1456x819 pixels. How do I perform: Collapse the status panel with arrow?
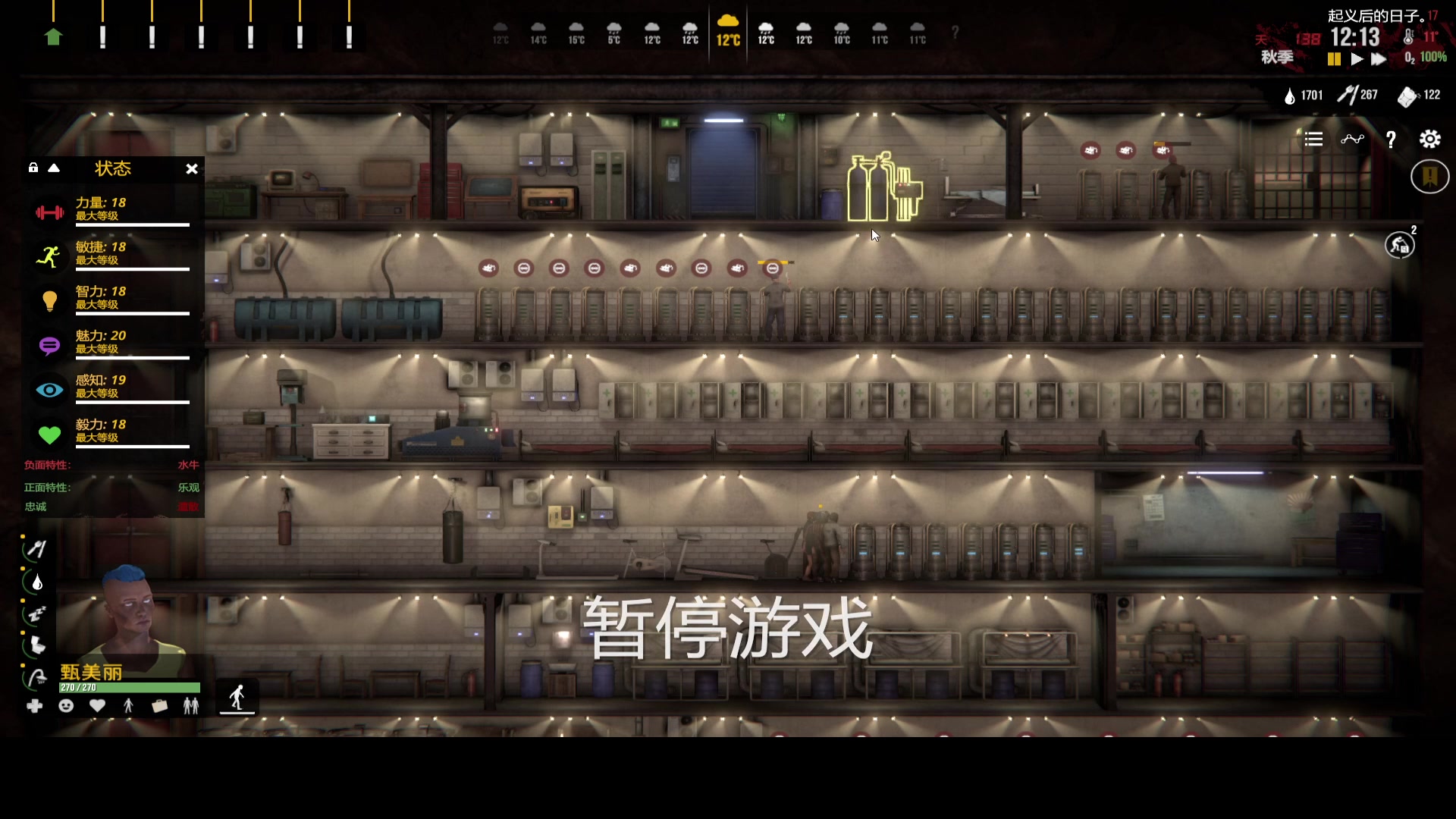click(x=53, y=168)
